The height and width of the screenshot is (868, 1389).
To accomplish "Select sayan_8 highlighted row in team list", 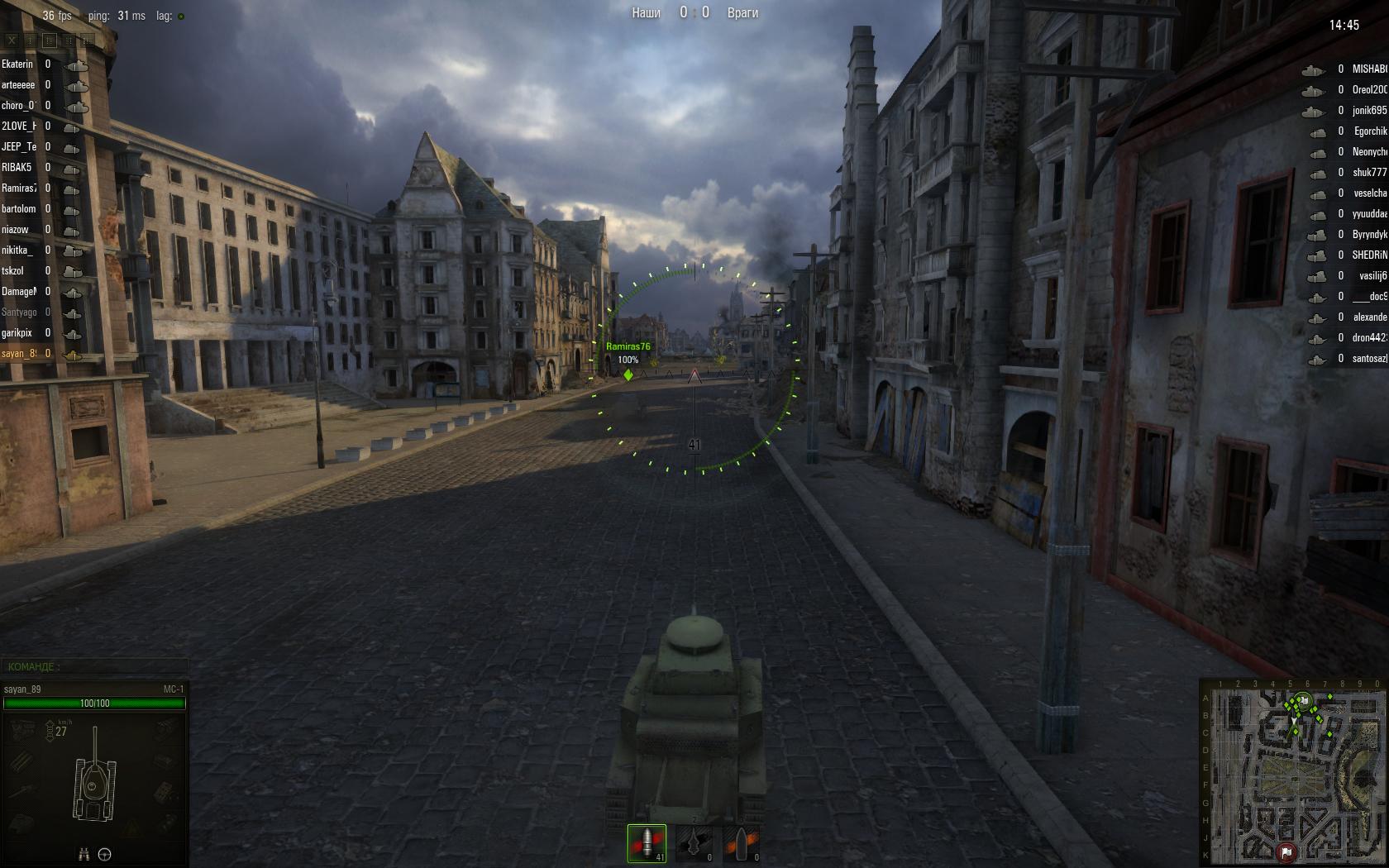I will (19, 354).
